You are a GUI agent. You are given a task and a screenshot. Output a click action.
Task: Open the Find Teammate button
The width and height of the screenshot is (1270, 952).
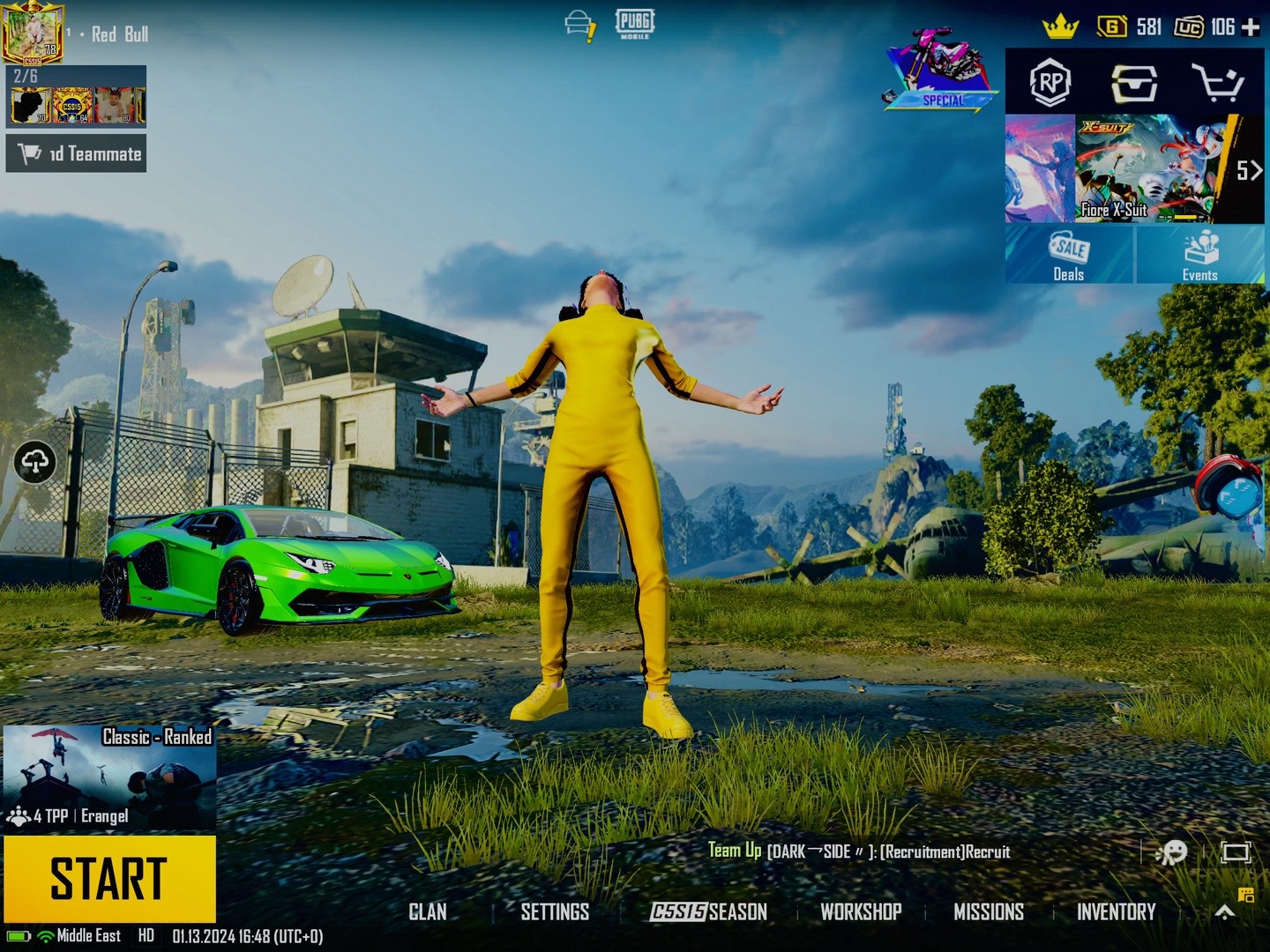(x=77, y=153)
